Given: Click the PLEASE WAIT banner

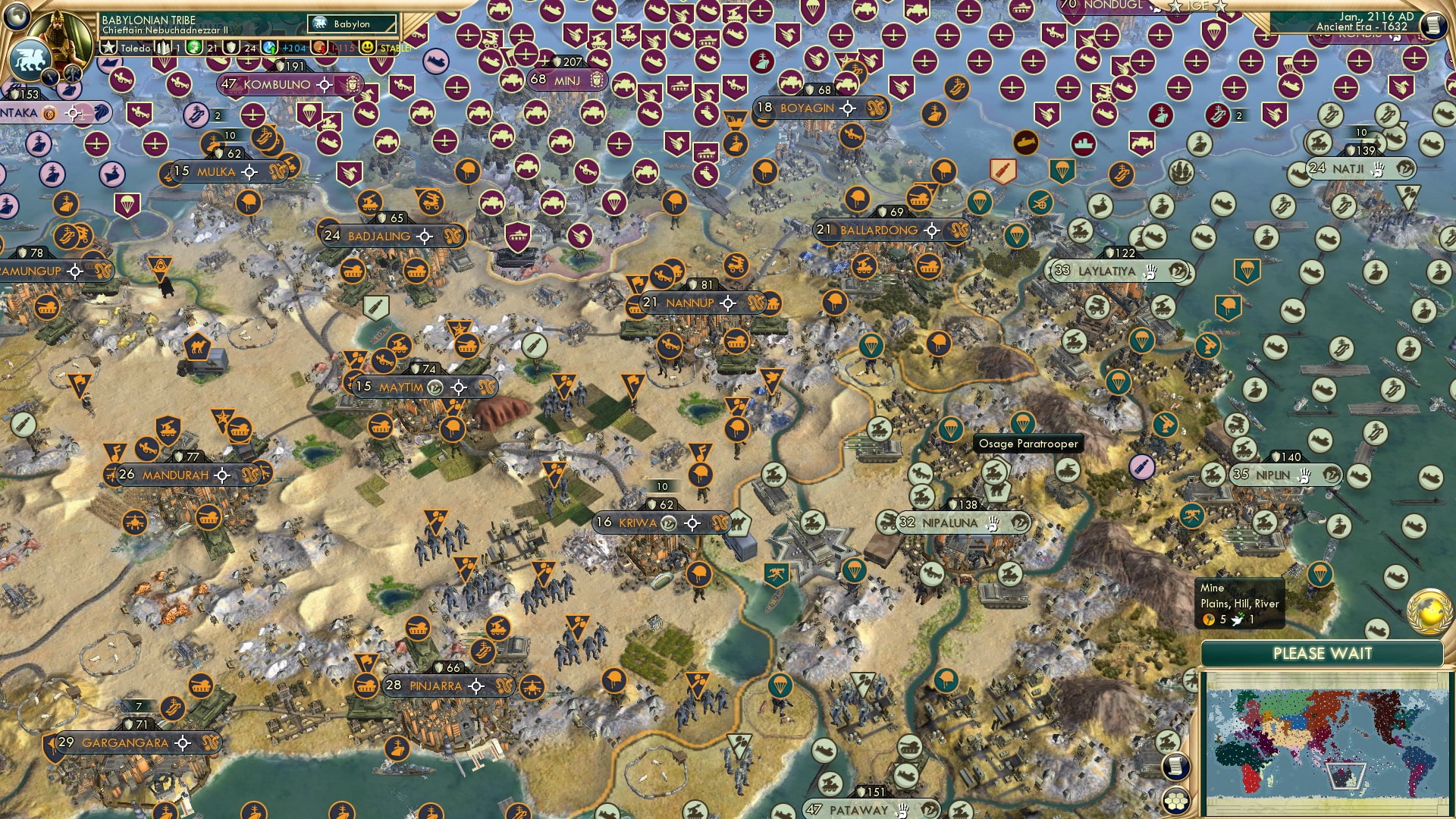Looking at the screenshot, I should [1323, 653].
